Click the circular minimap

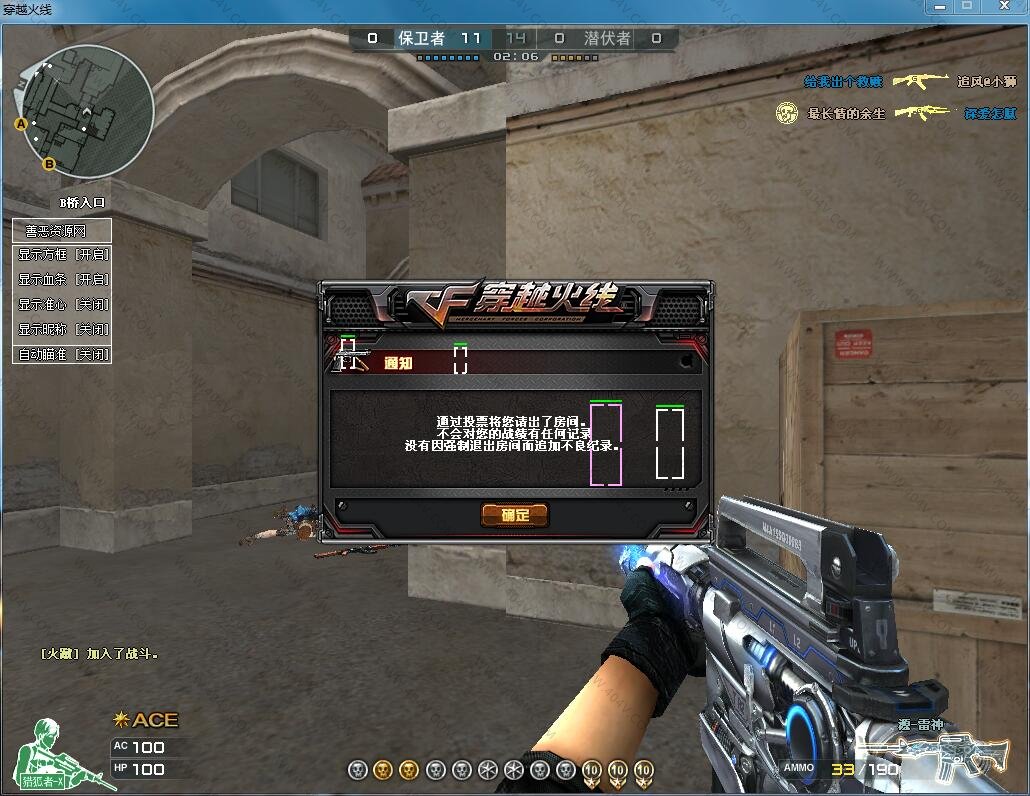pos(86,110)
